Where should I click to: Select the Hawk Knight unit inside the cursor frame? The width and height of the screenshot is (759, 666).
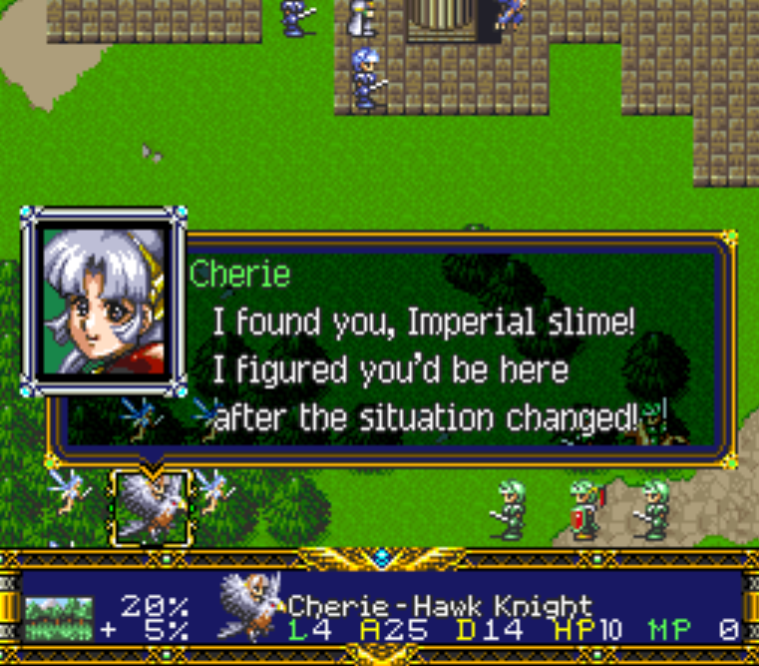pos(150,507)
